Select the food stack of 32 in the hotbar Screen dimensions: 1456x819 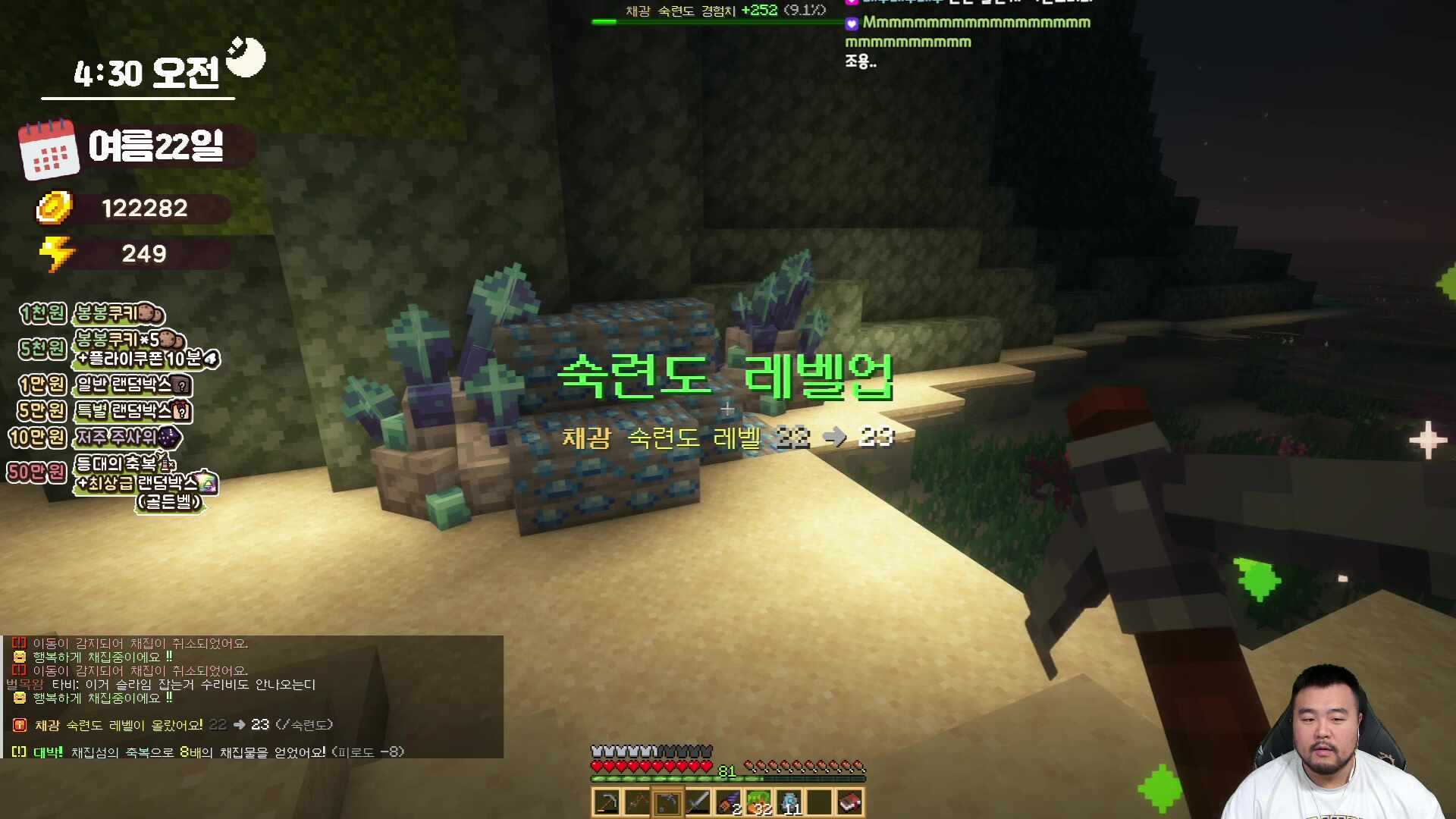point(759,802)
